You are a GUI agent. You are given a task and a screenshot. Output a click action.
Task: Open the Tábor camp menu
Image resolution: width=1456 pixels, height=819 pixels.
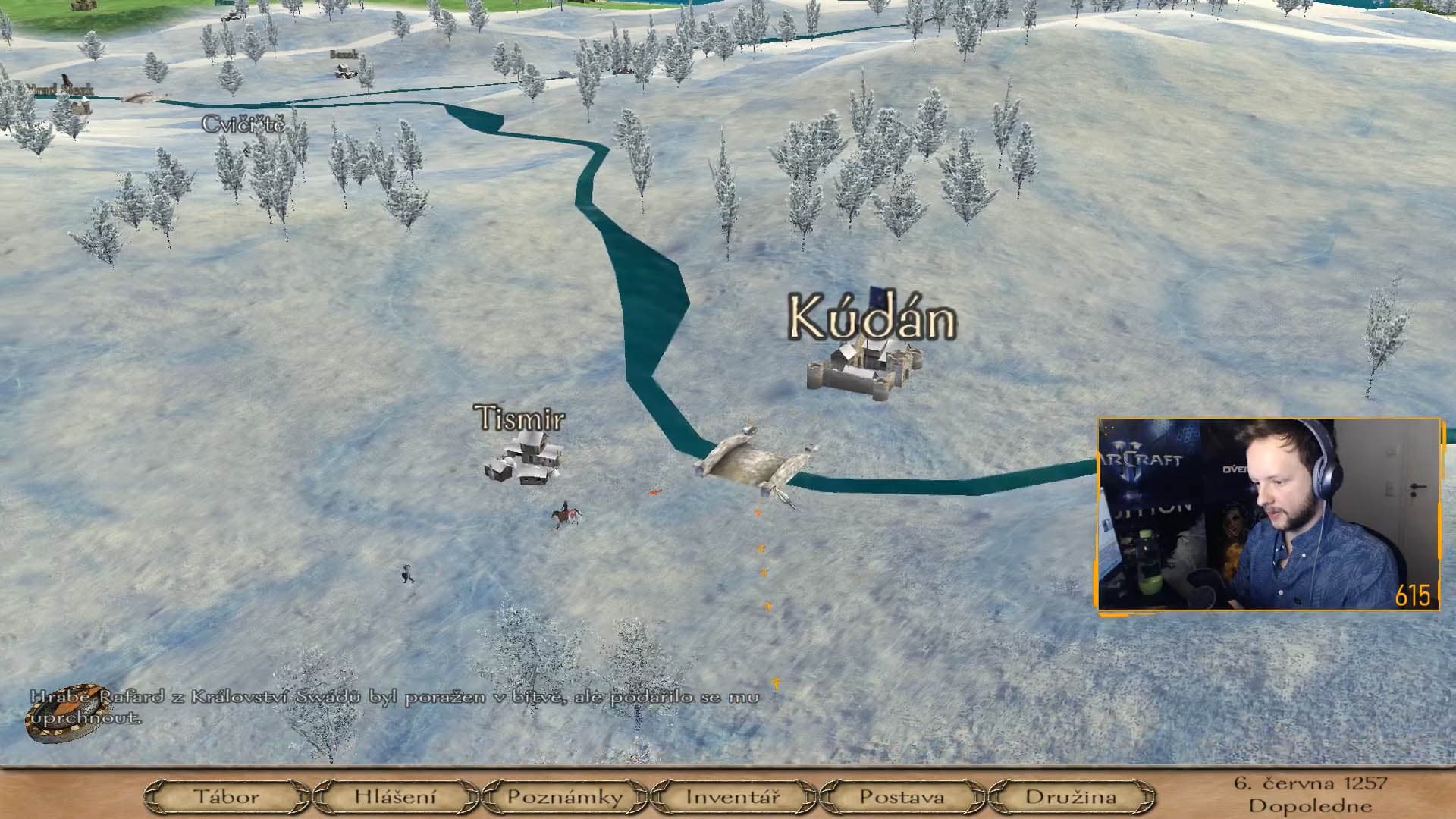pyautogui.click(x=226, y=797)
